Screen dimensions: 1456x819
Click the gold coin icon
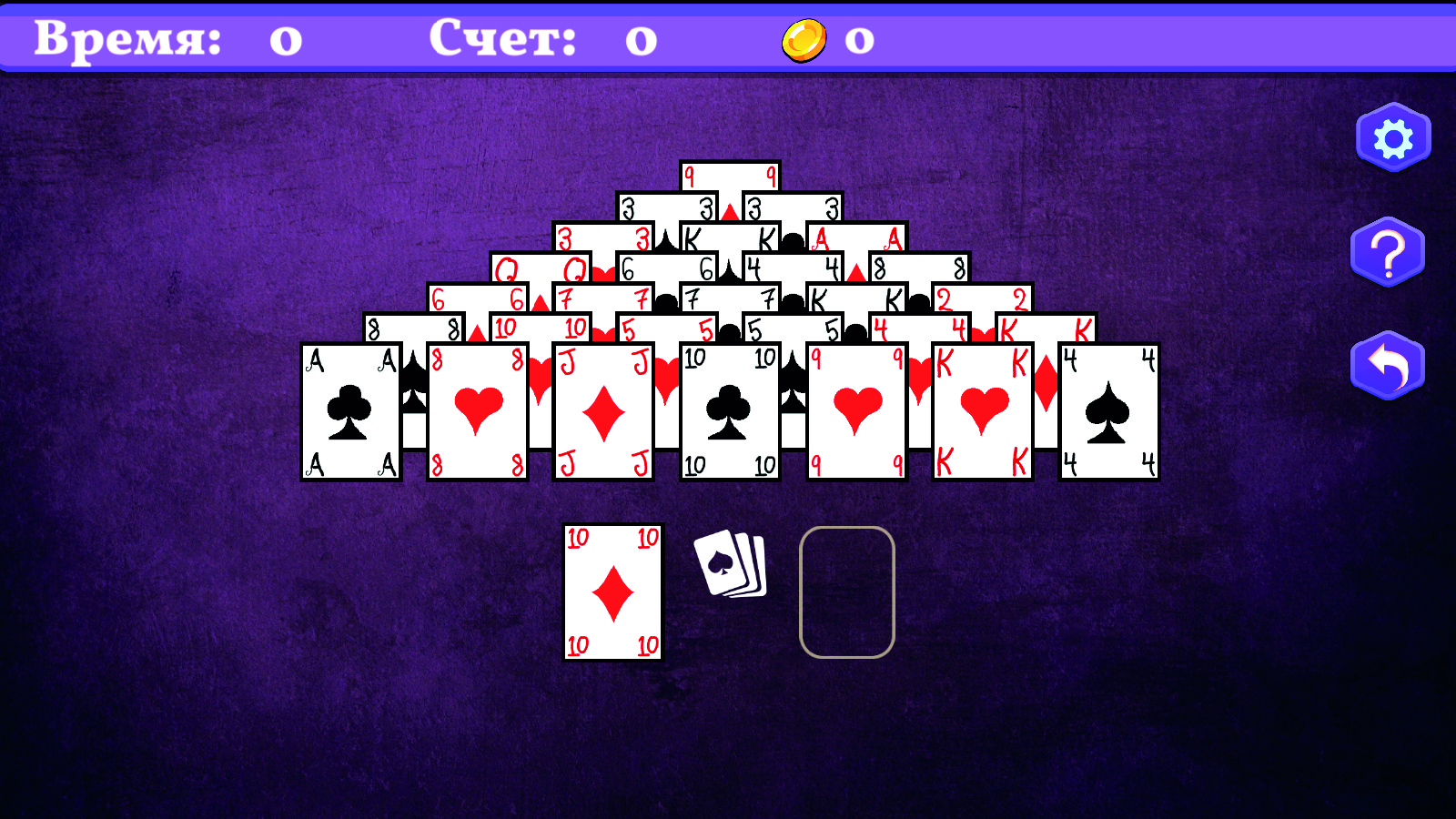804,39
